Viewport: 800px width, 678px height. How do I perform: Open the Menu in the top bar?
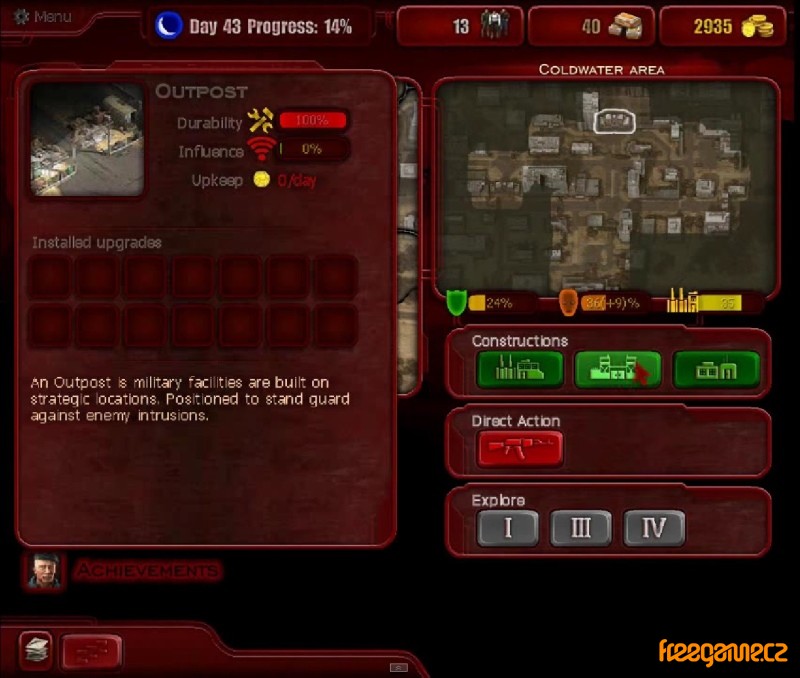coord(47,17)
